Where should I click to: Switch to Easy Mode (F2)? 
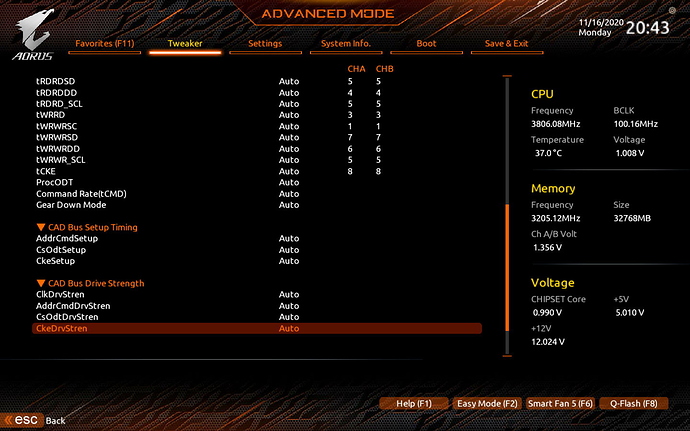pyautogui.click(x=487, y=403)
